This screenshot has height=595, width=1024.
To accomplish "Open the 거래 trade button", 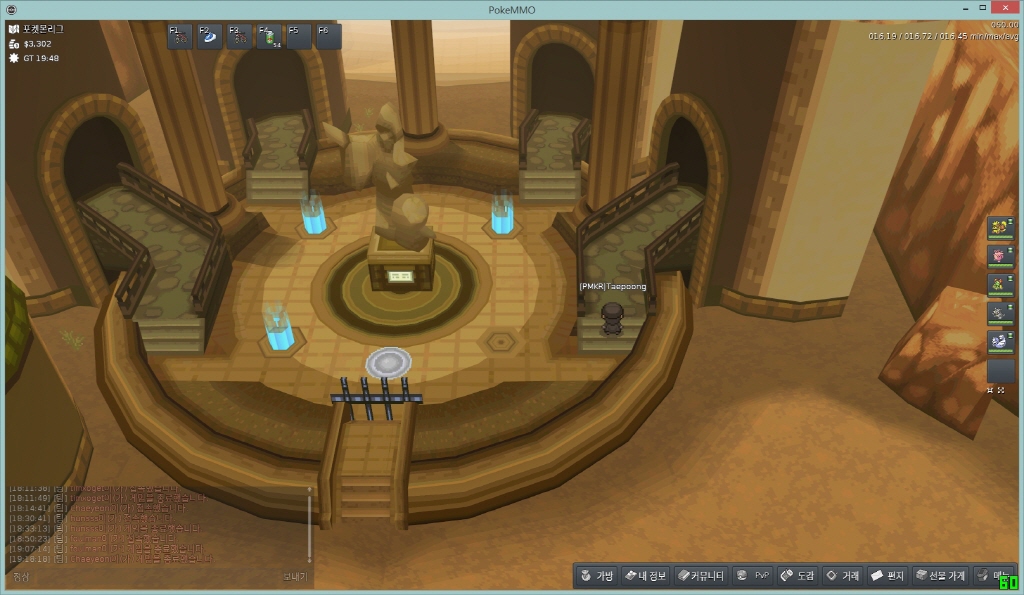I will click(x=842, y=576).
